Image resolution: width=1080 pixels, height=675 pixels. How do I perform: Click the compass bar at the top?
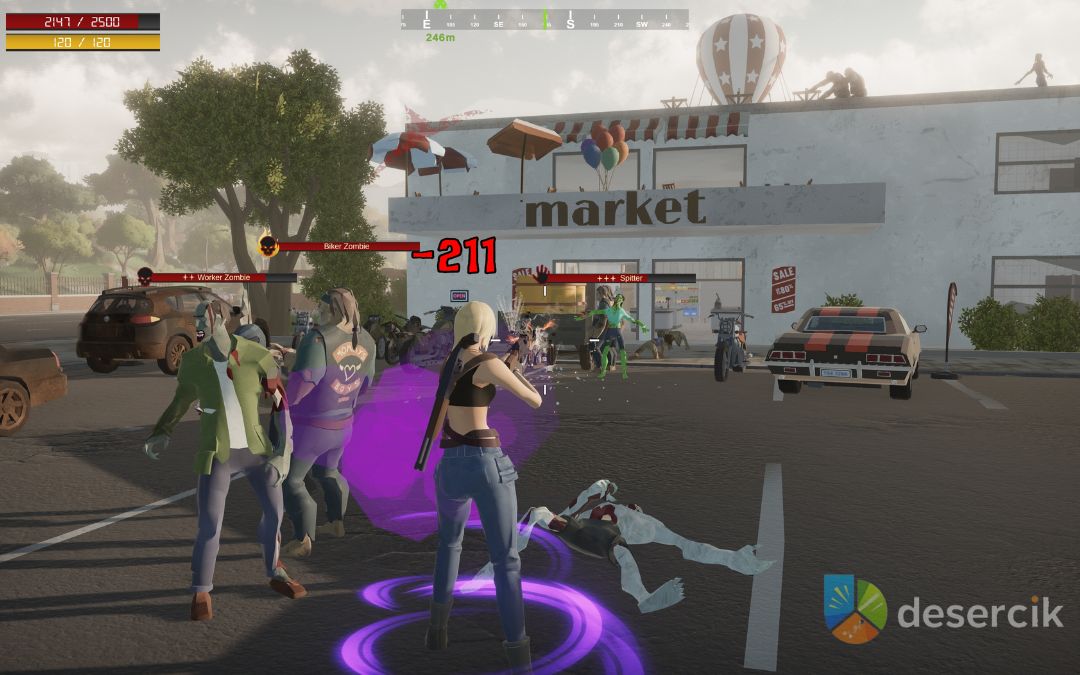545,19
